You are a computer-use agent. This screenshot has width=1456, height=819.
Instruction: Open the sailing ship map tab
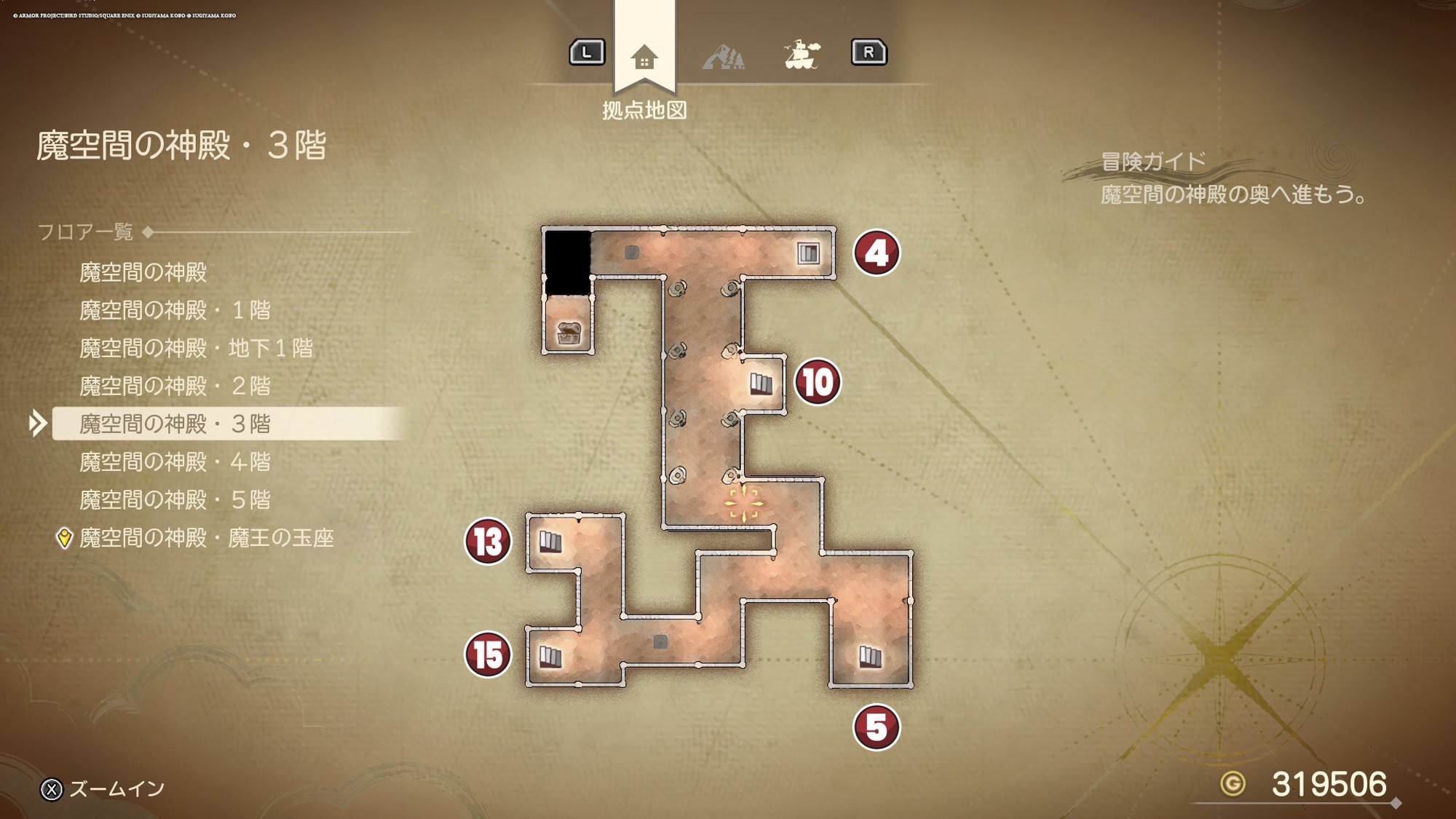click(x=802, y=55)
